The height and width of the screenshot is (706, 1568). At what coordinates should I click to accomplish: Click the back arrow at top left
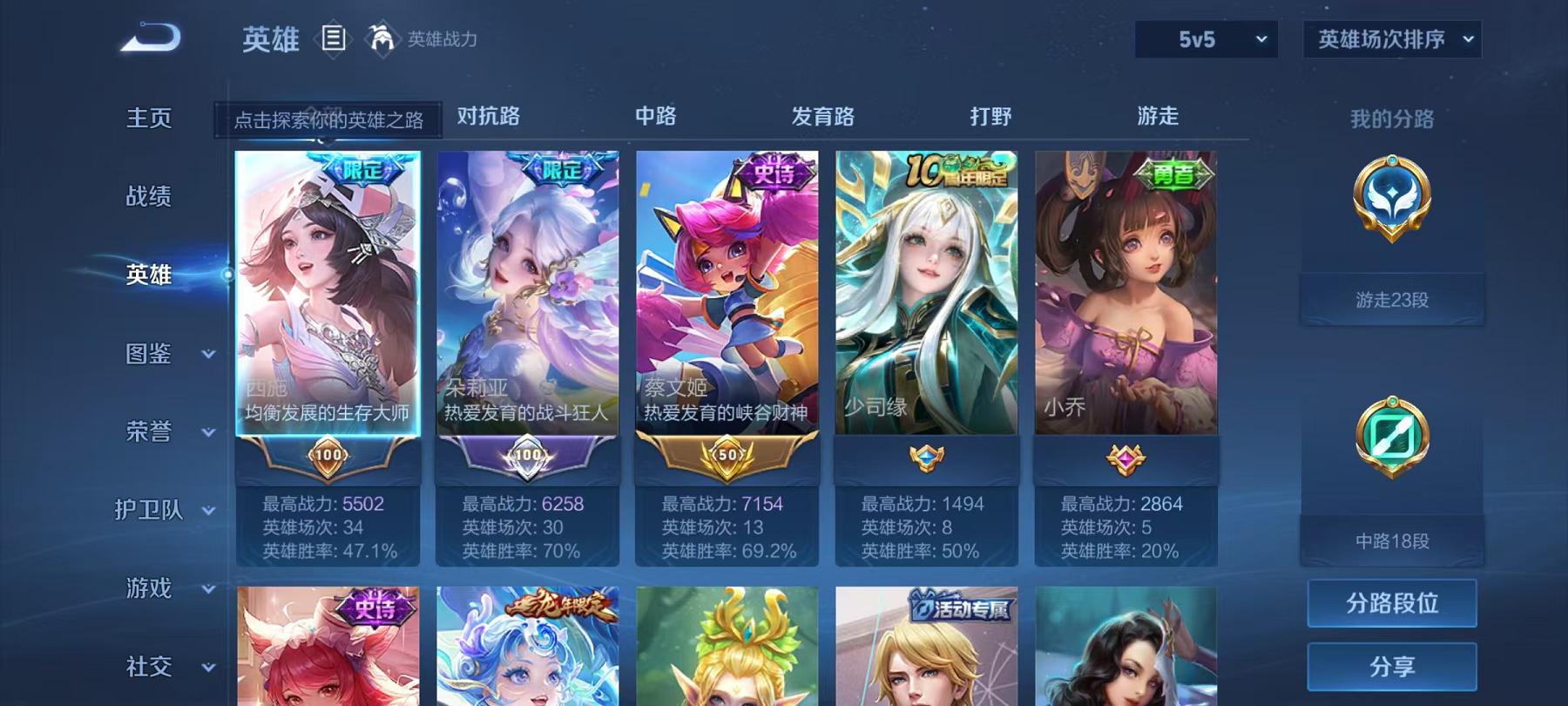tap(152, 37)
